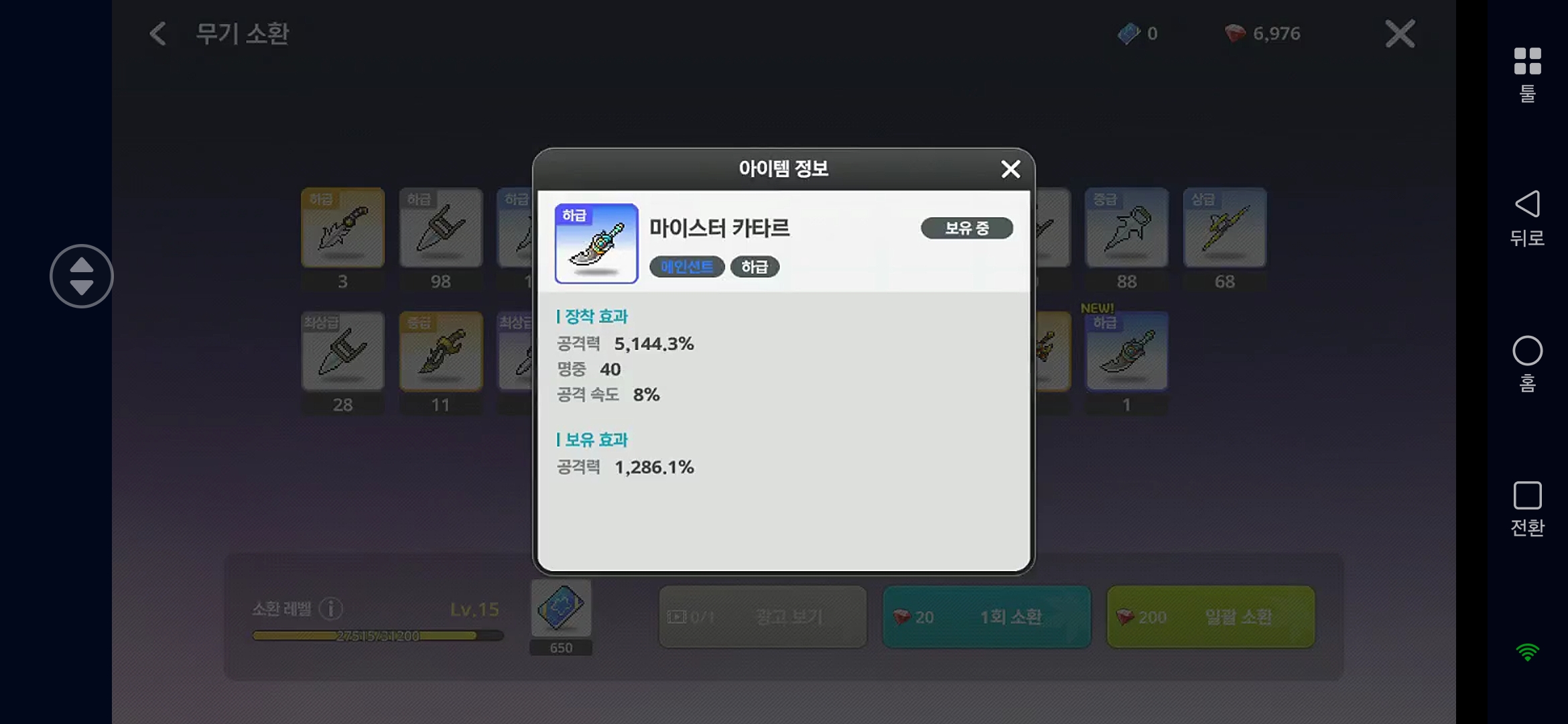Viewport: 1568px width, 724px height.
Task: Open summon level info icon
Action: (x=331, y=609)
